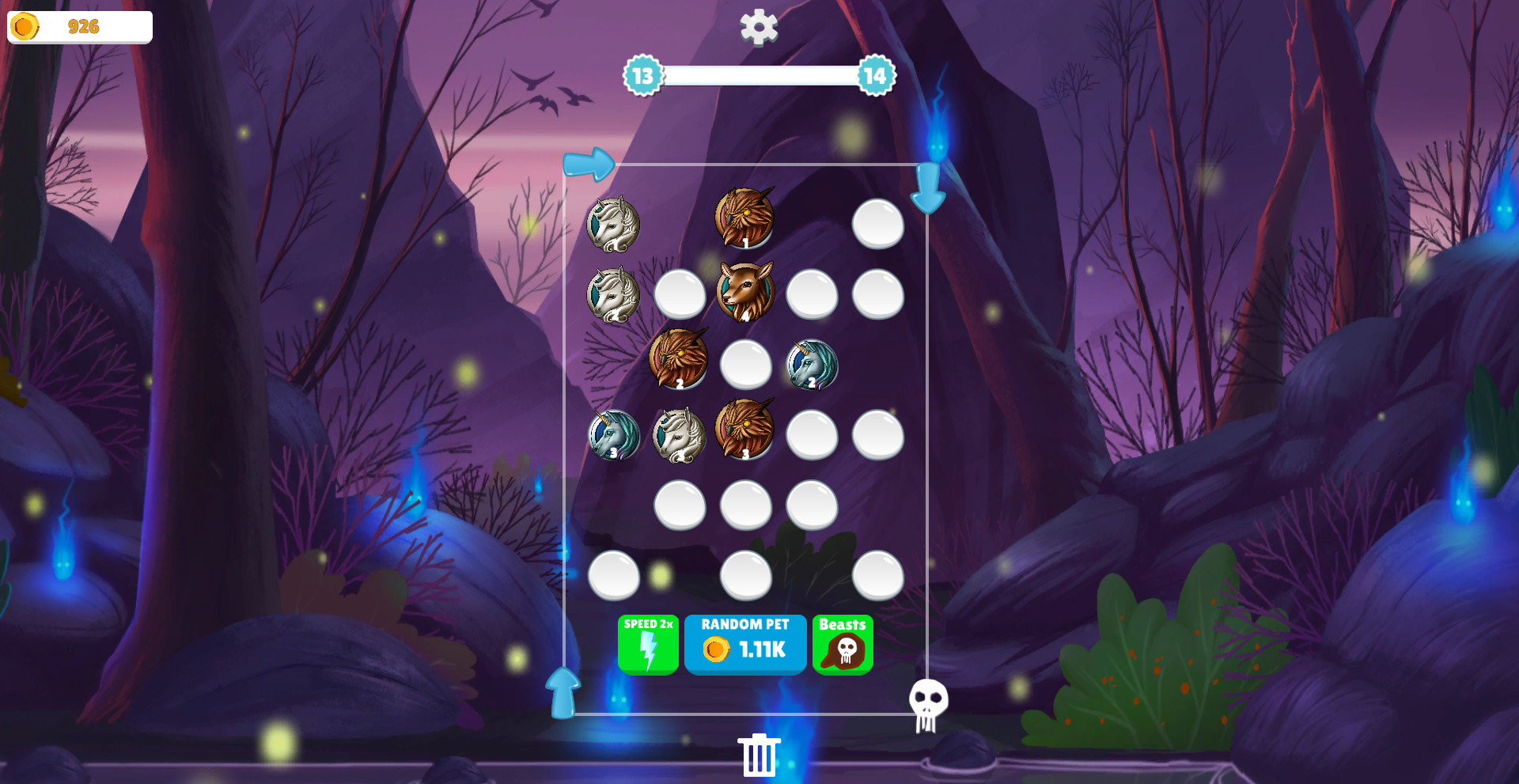Click the right arrow at the grid's top-left
This screenshot has width=1519, height=784.
pos(589,164)
